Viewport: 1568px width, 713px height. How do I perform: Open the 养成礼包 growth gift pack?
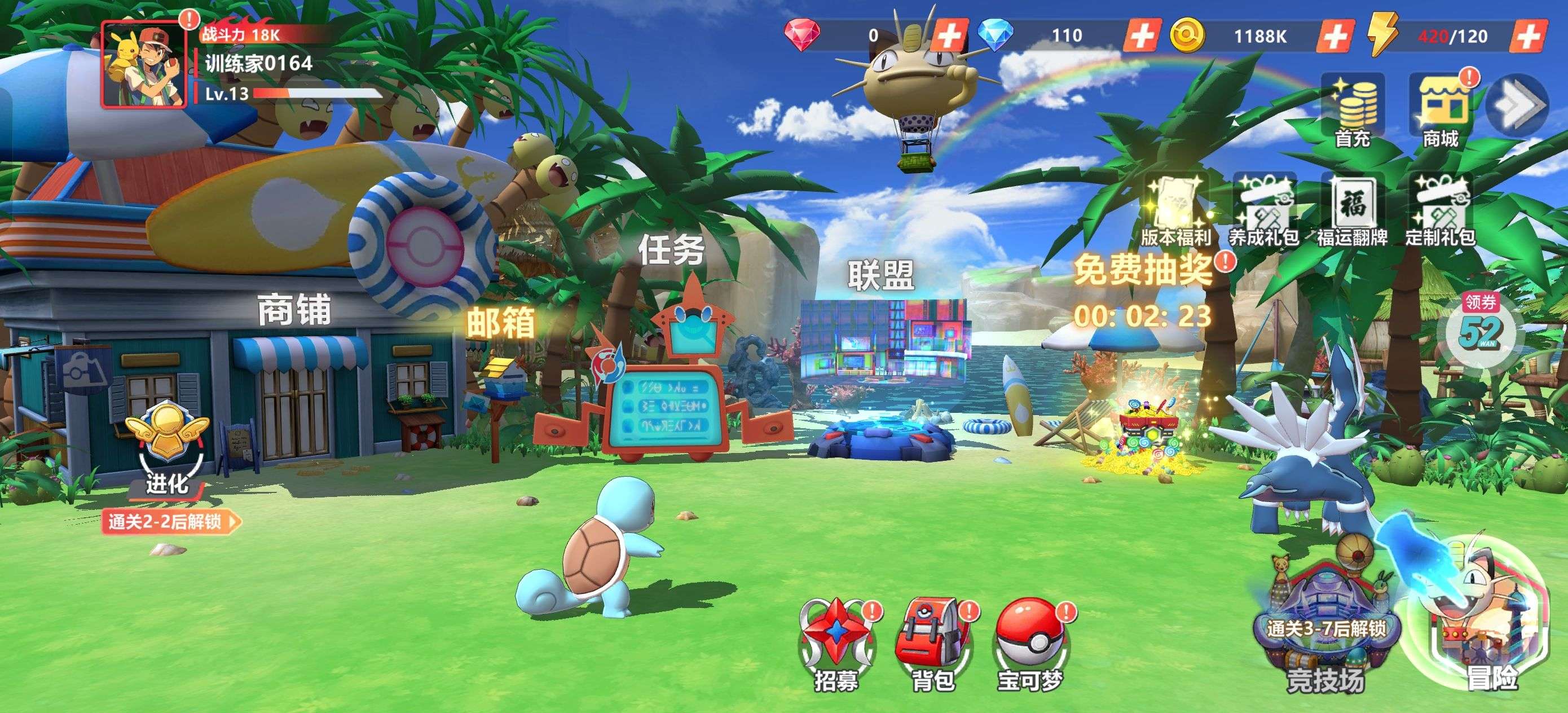(1263, 210)
